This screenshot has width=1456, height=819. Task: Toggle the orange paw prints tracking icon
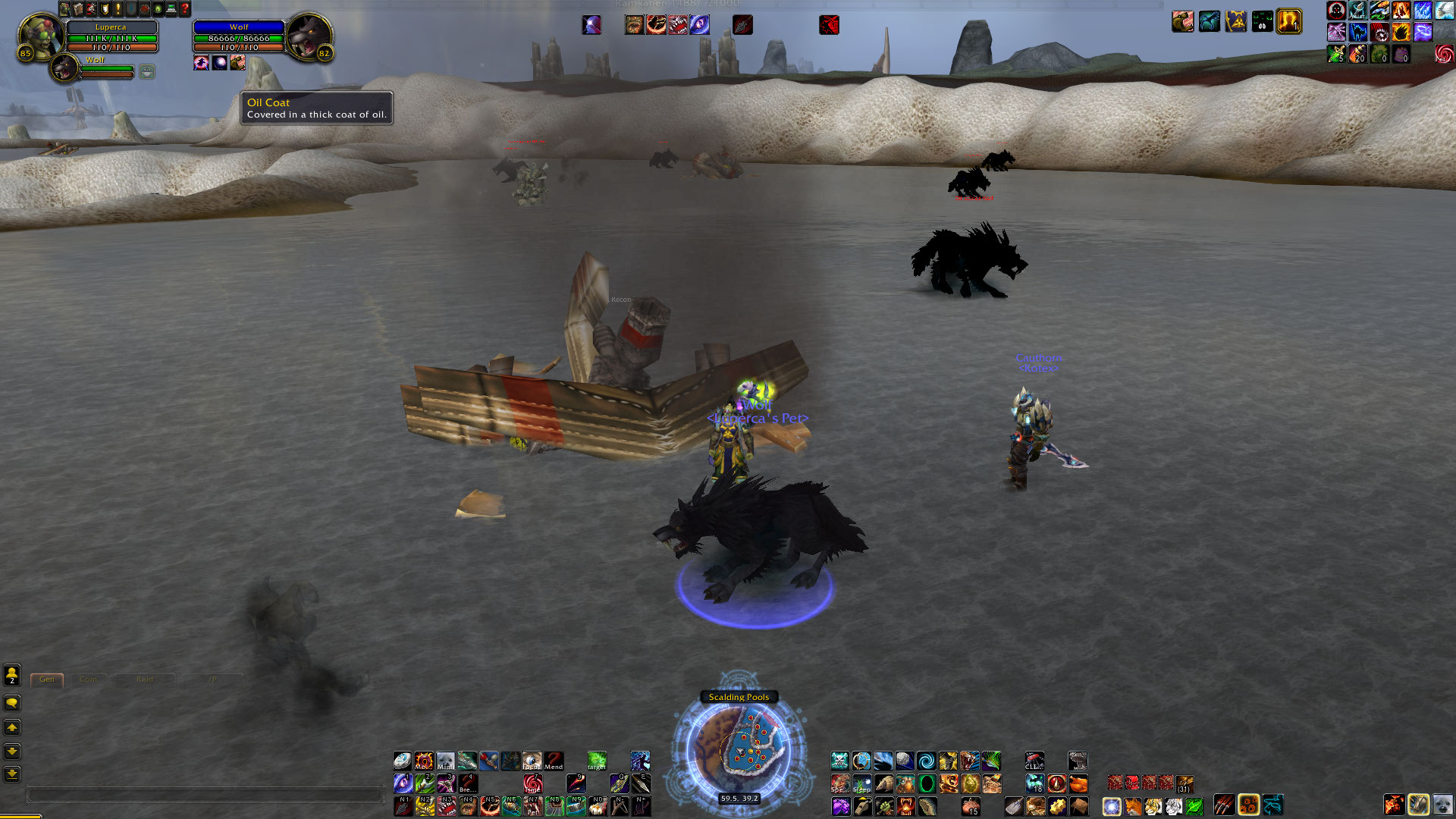click(1248, 805)
